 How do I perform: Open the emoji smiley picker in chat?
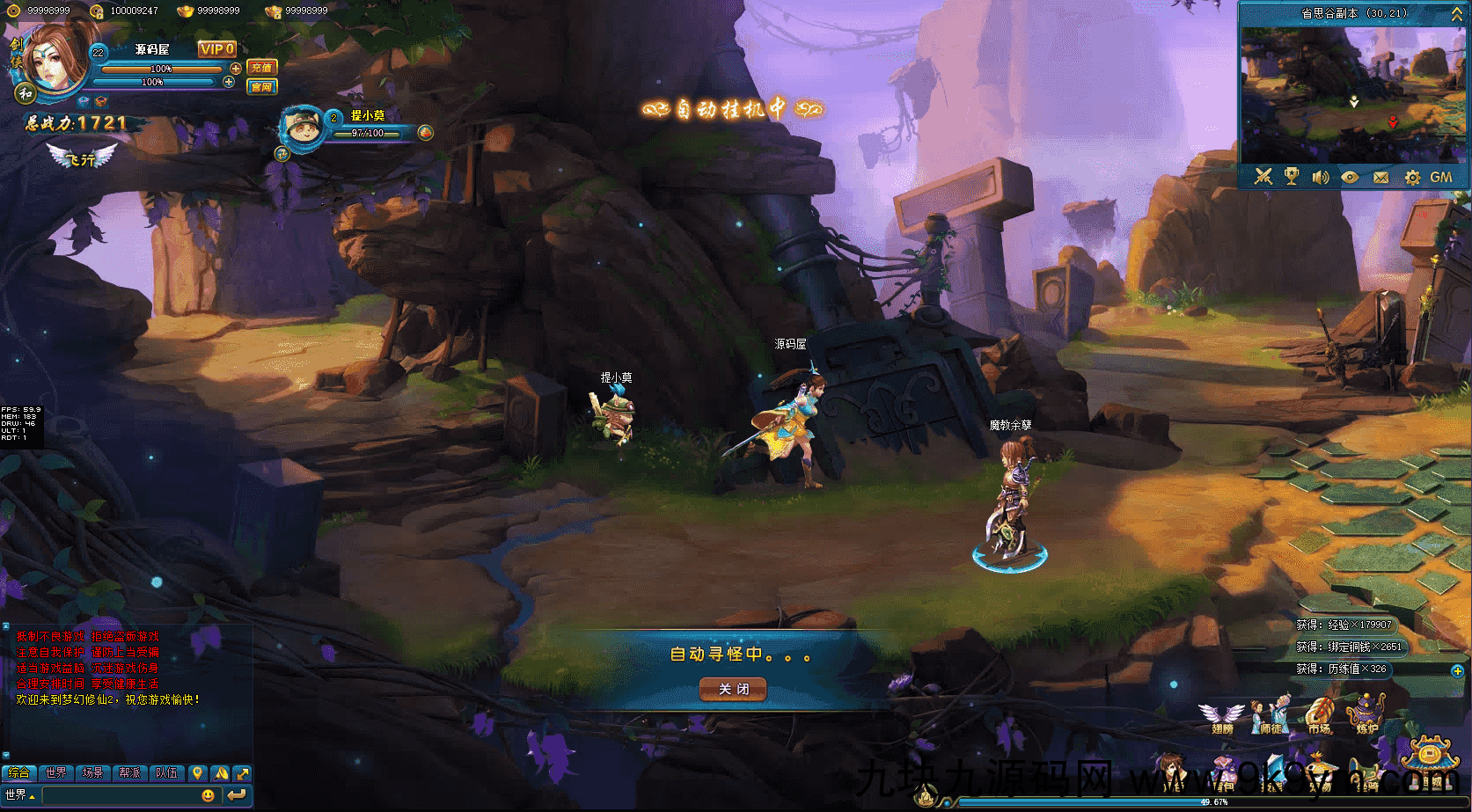(x=209, y=795)
